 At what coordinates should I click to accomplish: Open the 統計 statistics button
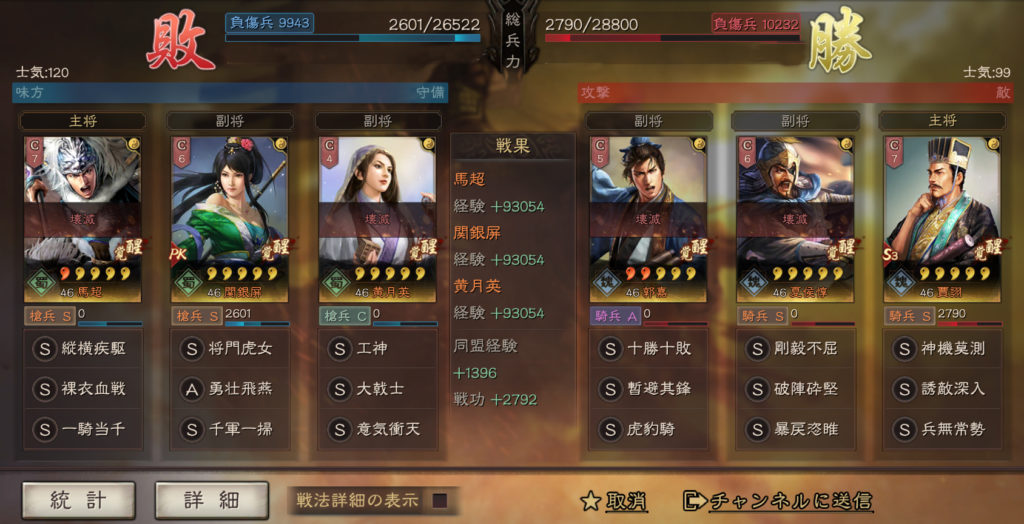[x=78, y=500]
